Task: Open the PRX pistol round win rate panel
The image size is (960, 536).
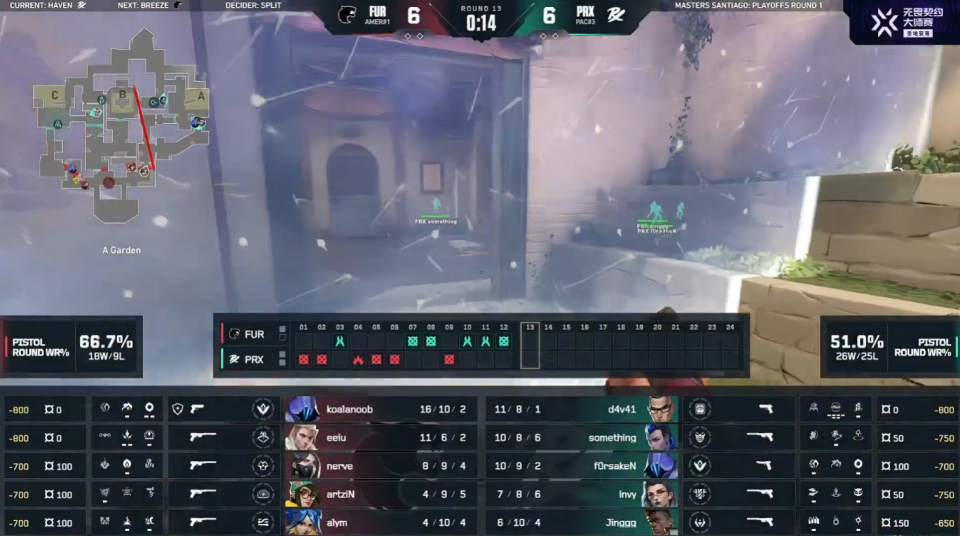Action: pyautogui.click(x=888, y=346)
